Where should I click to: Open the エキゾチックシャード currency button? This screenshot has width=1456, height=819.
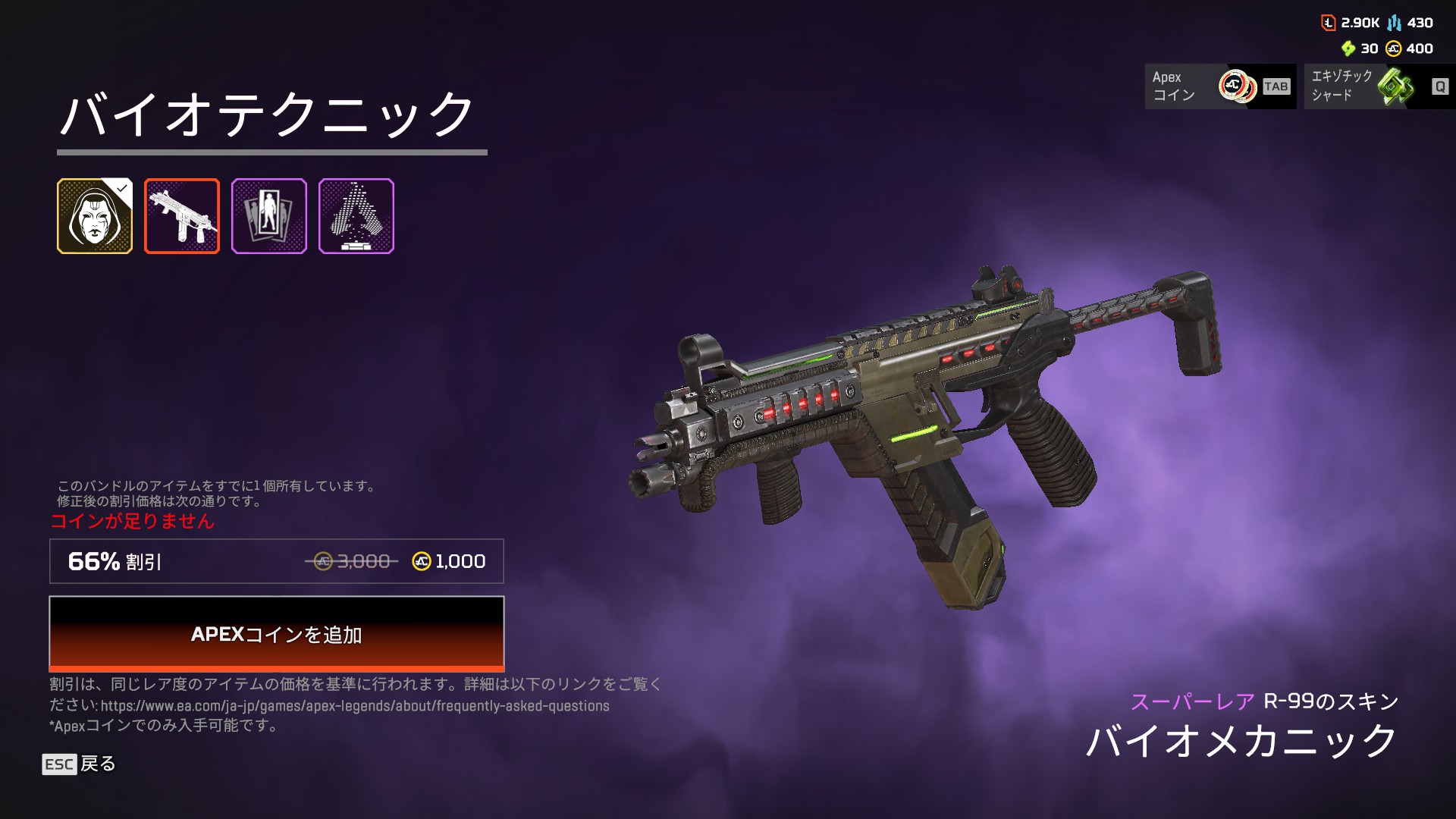tap(1379, 86)
